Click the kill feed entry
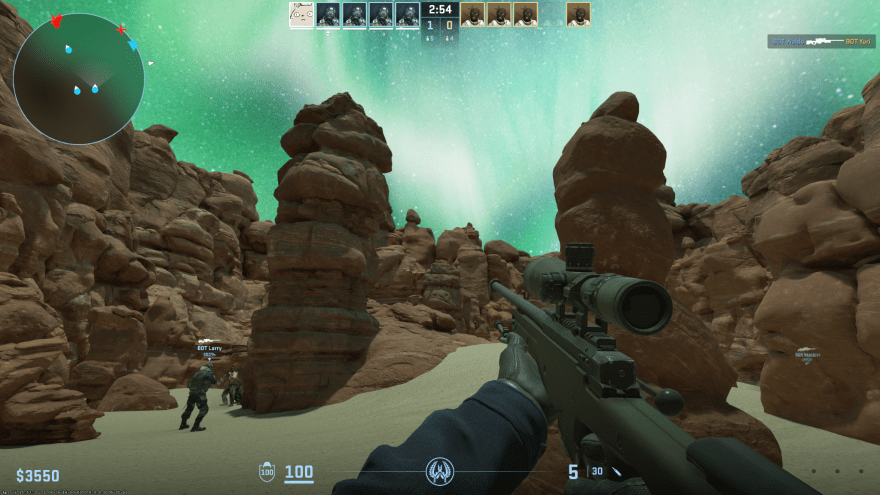Screen dimensions: 880x495 point(821,42)
